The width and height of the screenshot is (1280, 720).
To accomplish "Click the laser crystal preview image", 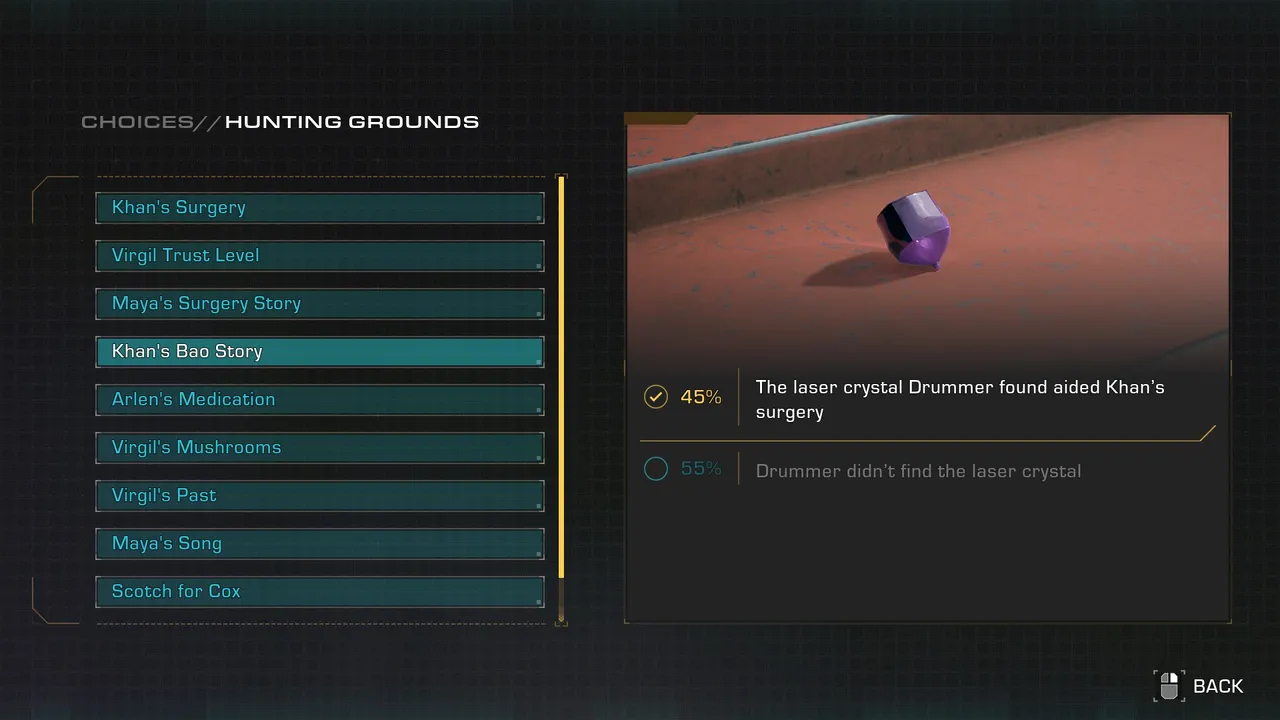I will [927, 238].
